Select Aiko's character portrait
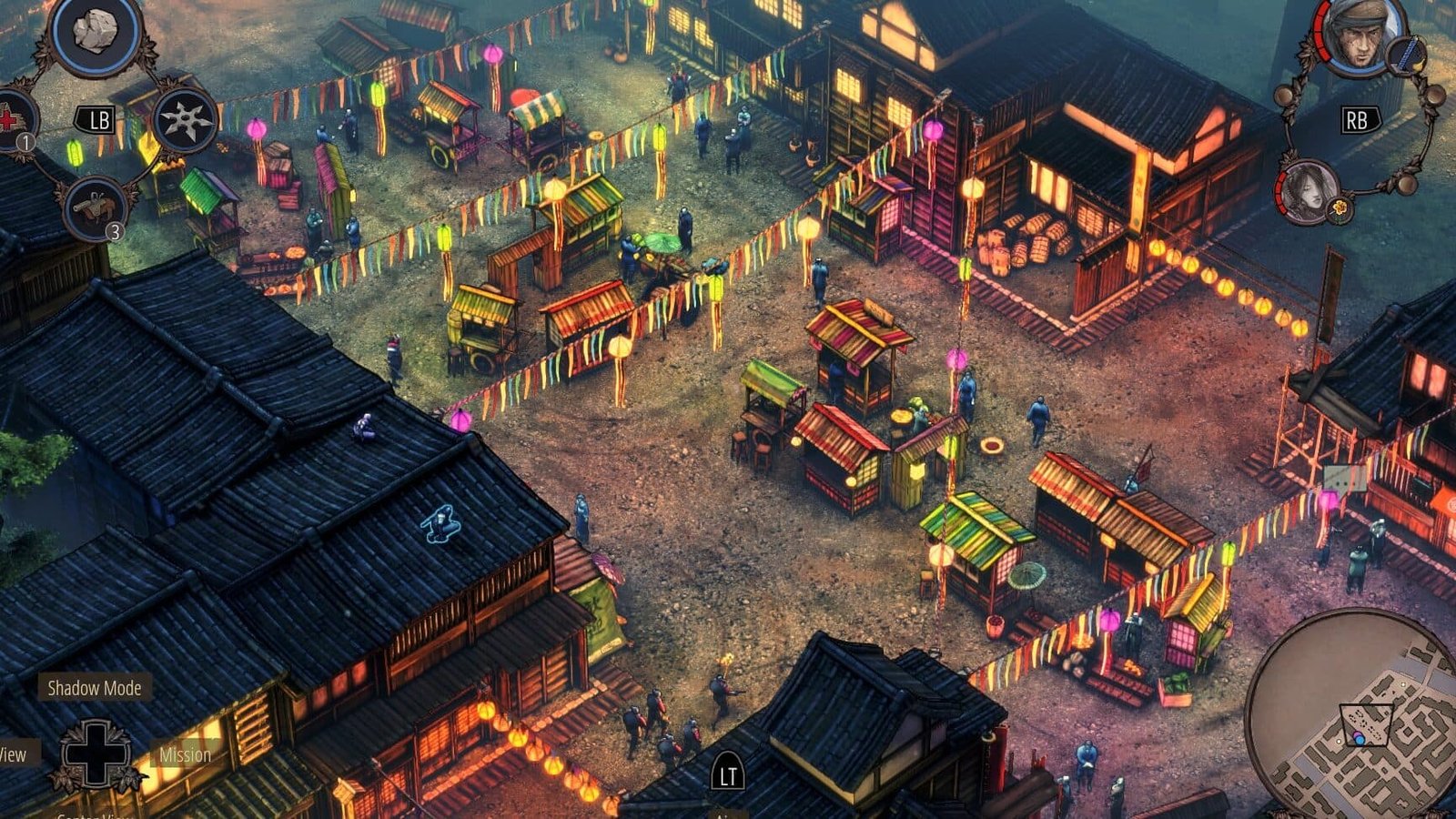 point(1309,193)
